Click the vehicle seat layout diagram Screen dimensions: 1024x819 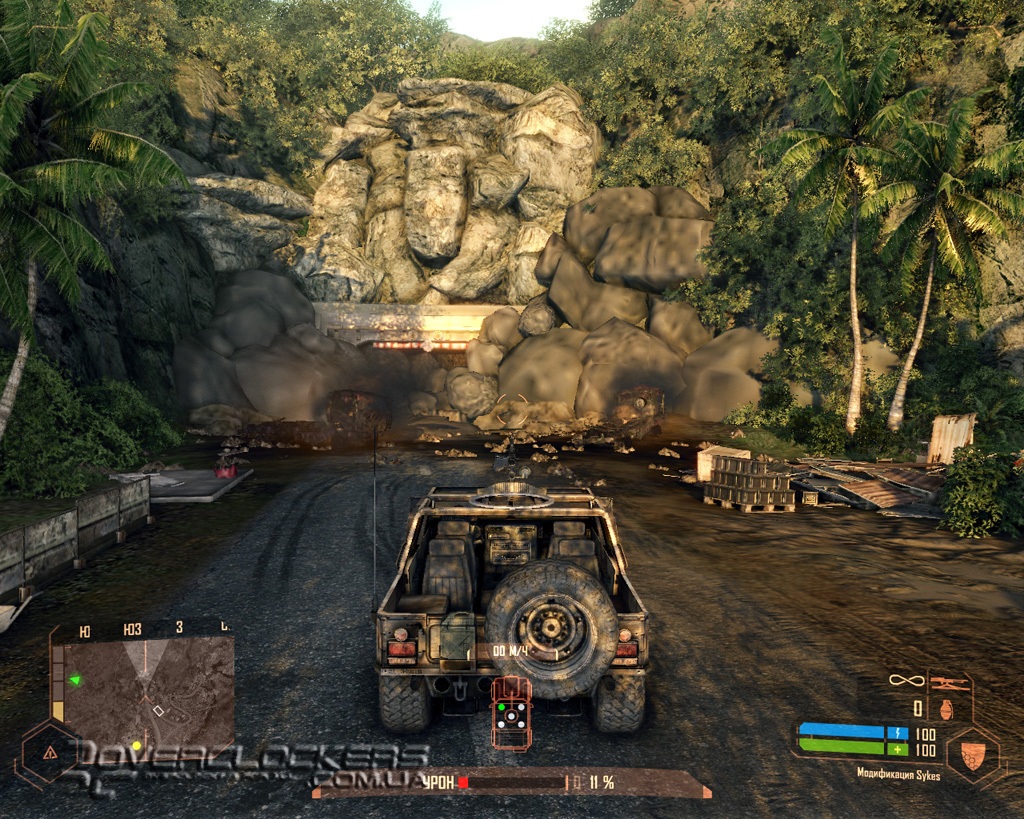[x=512, y=712]
